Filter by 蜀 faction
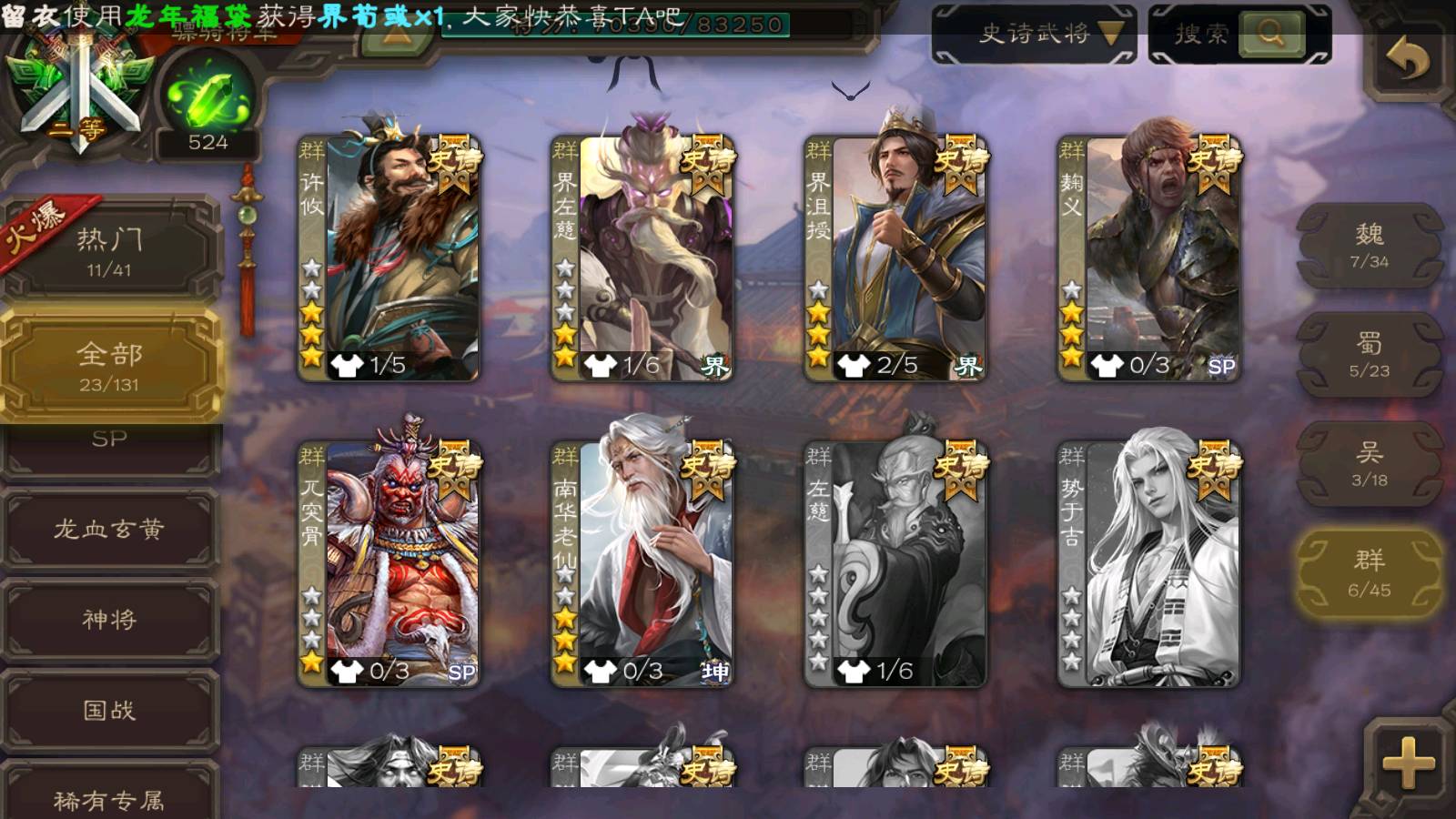1456x819 pixels. pyautogui.click(x=1369, y=355)
